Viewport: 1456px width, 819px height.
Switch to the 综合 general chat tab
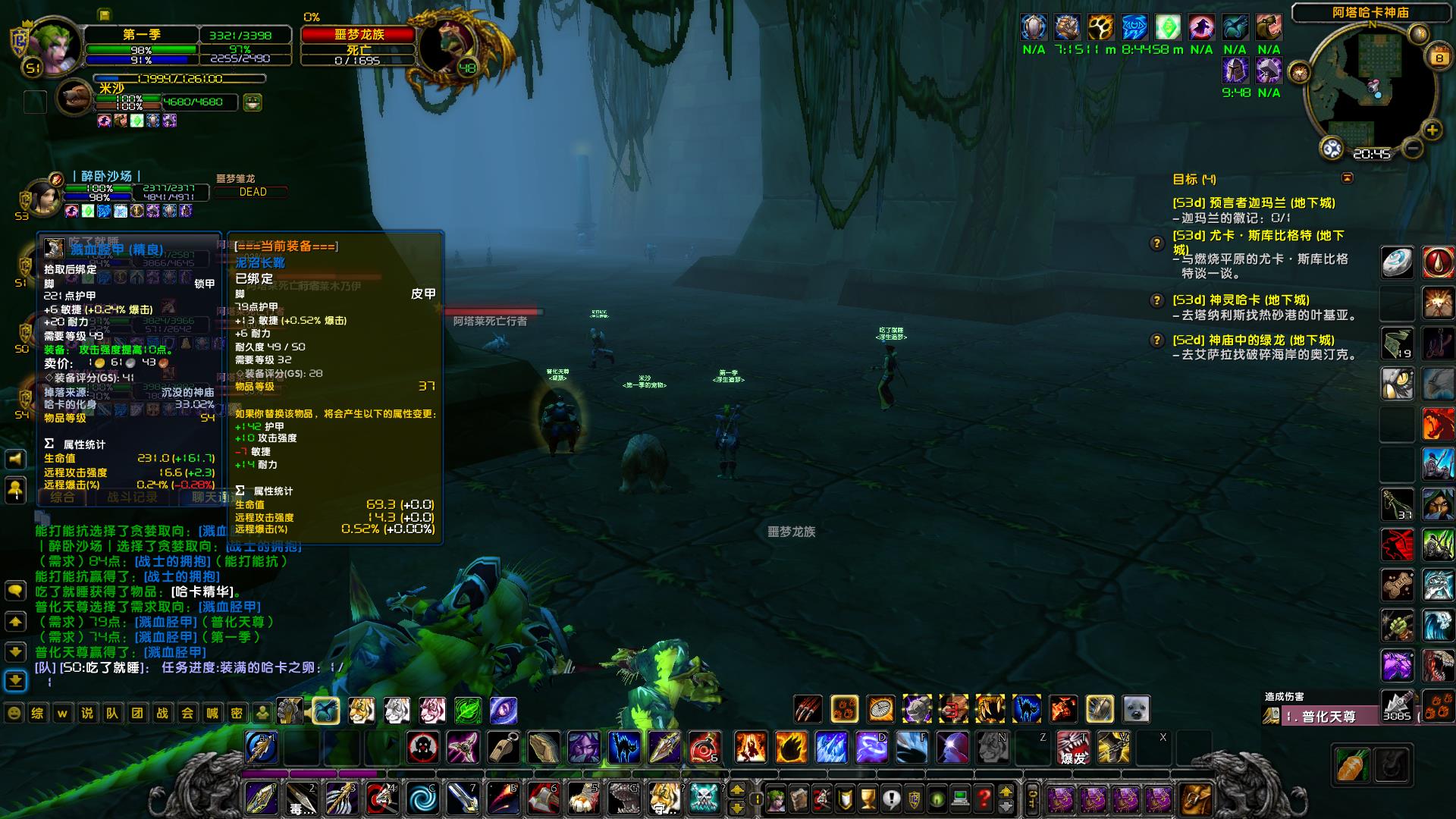[x=63, y=497]
